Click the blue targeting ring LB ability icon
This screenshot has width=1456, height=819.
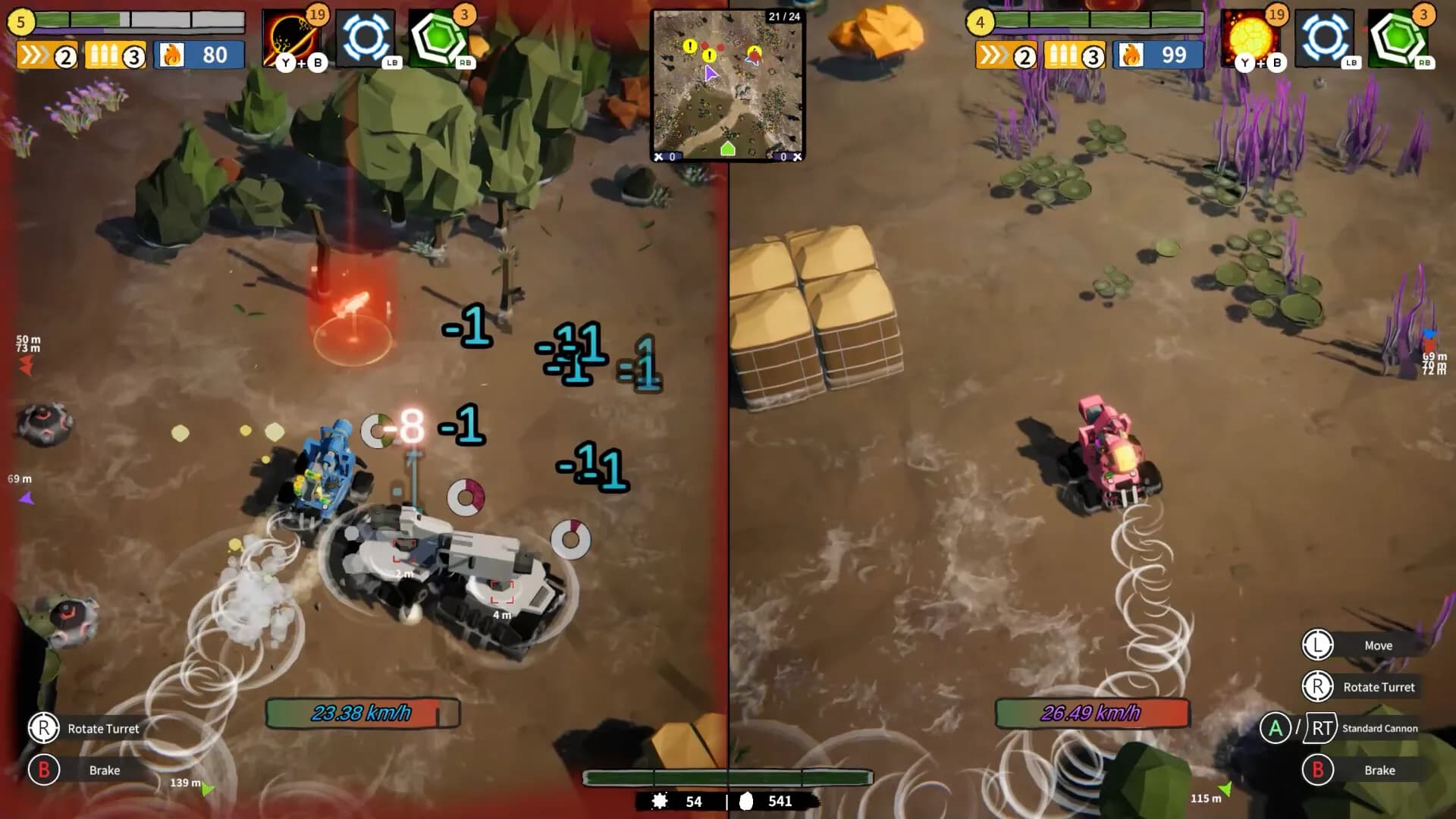[368, 34]
